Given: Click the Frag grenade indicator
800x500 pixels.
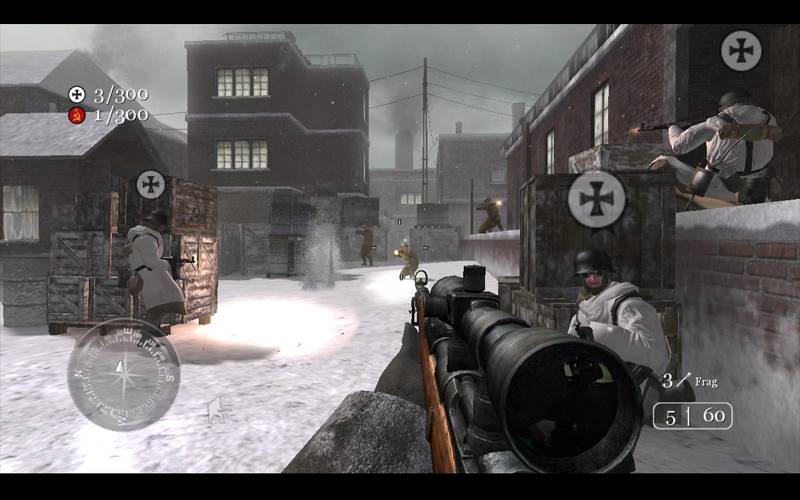Looking at the screenshot, I should click(x=690, y=381).
